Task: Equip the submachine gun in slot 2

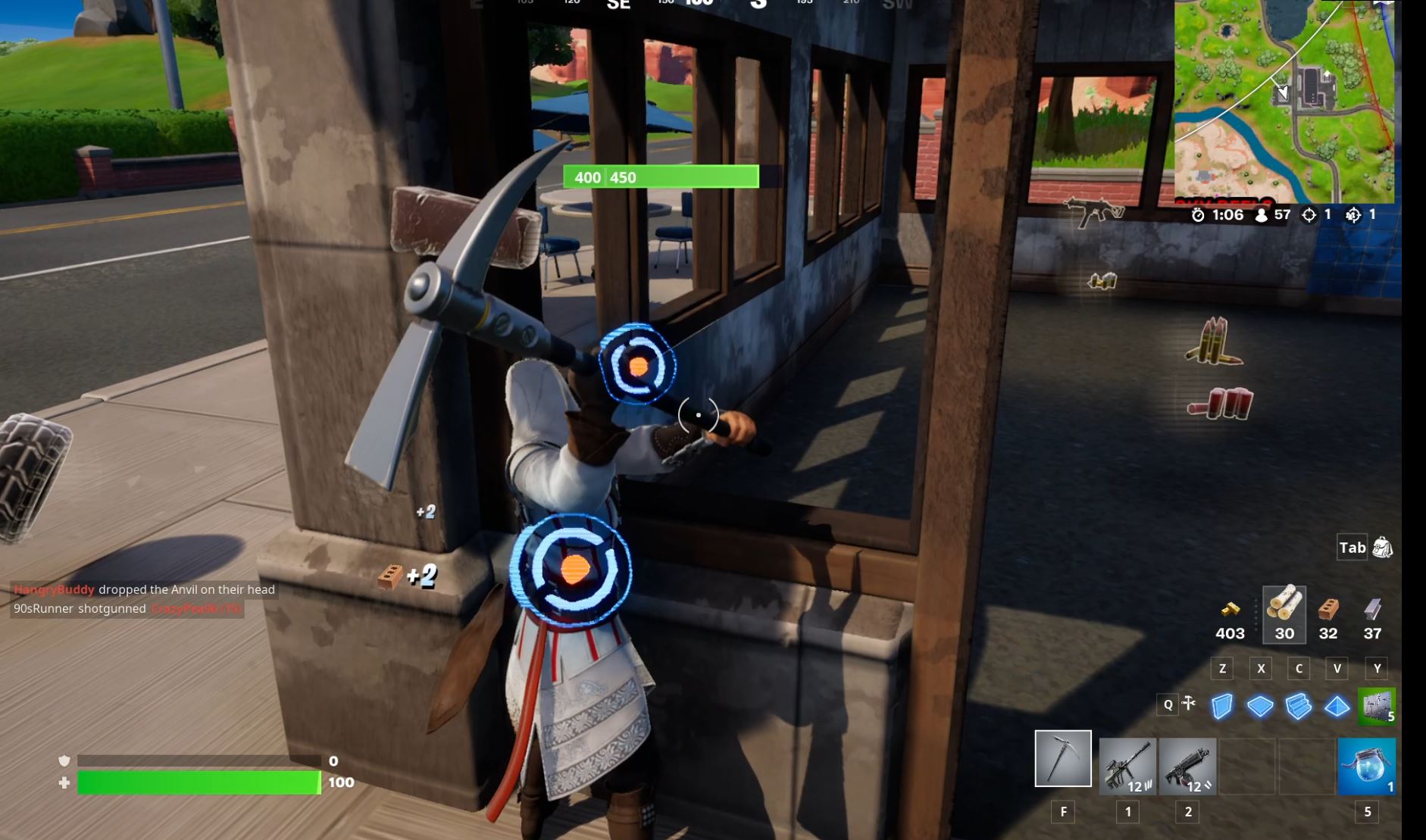Action: pyautogui.click(x=1187, y=766)
